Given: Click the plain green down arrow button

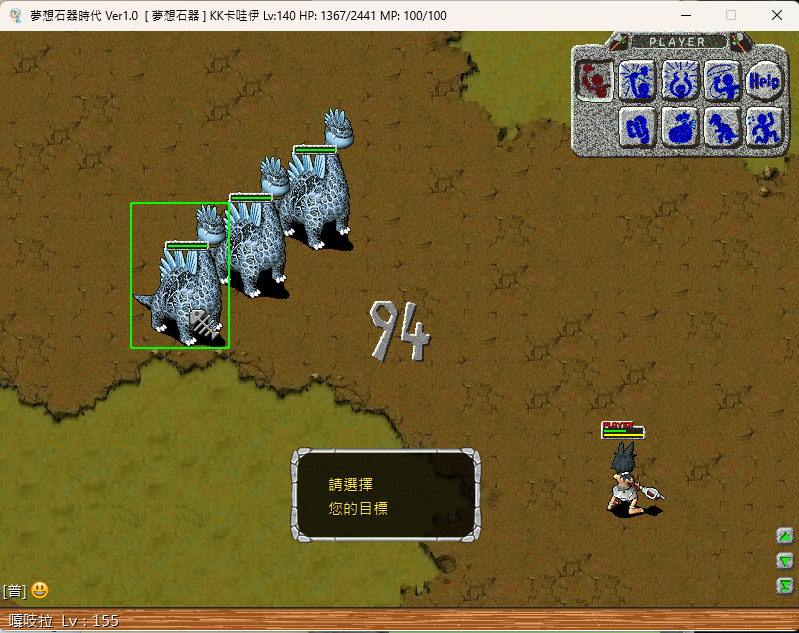Looking at the screenshot, I should point(785,561).
